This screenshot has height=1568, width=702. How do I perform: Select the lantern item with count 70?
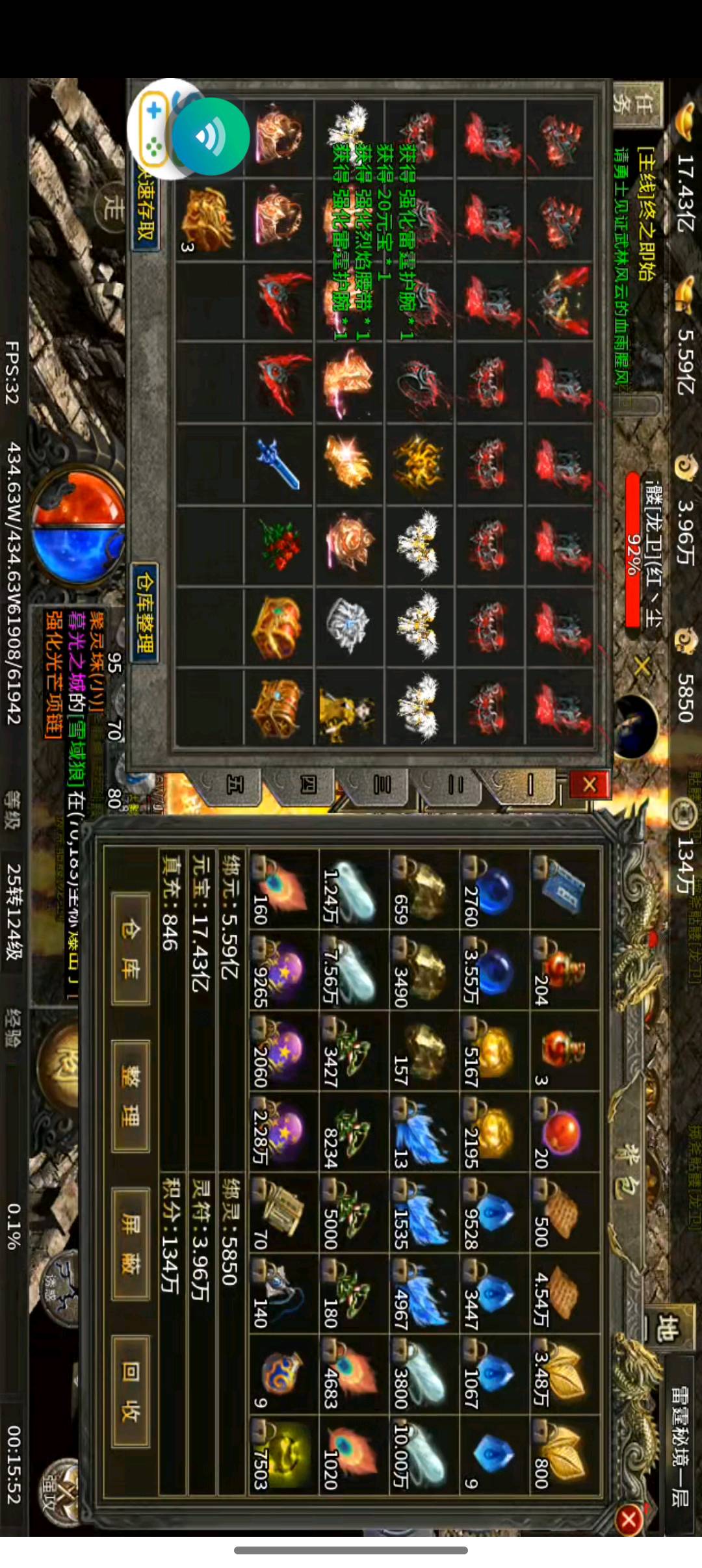284,1213
